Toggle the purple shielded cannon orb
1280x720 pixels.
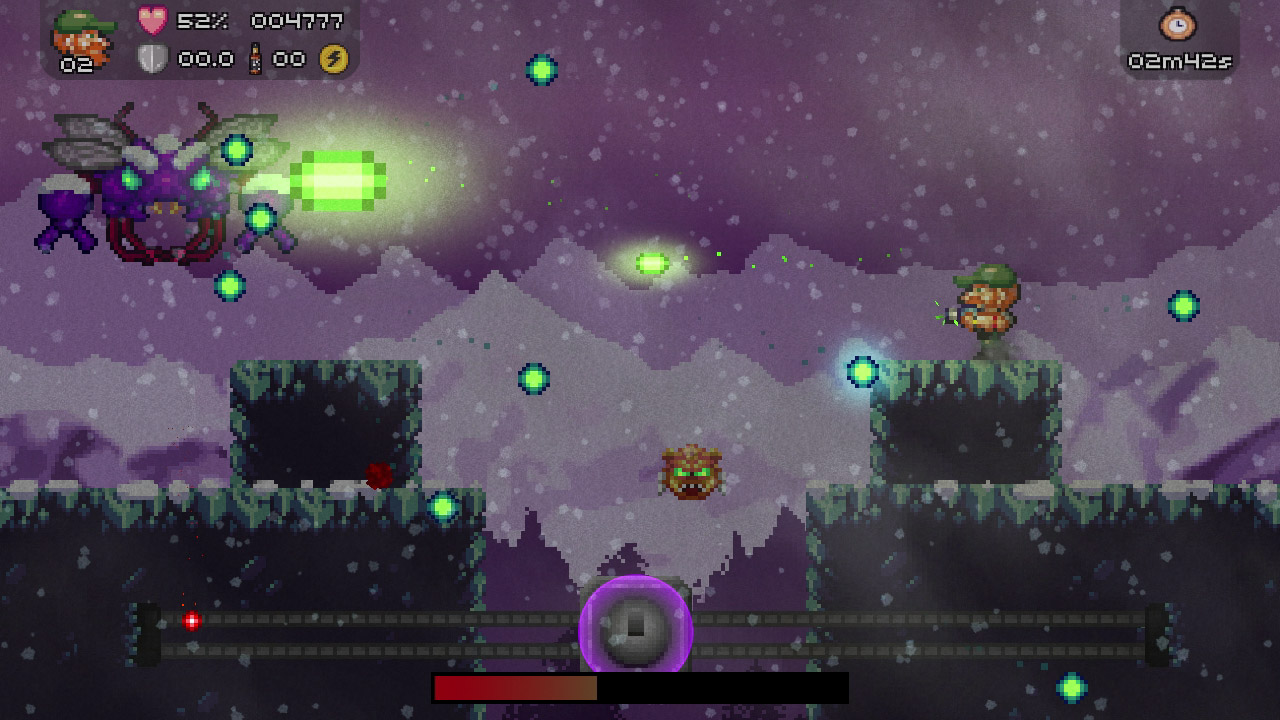tap(637, 626)
